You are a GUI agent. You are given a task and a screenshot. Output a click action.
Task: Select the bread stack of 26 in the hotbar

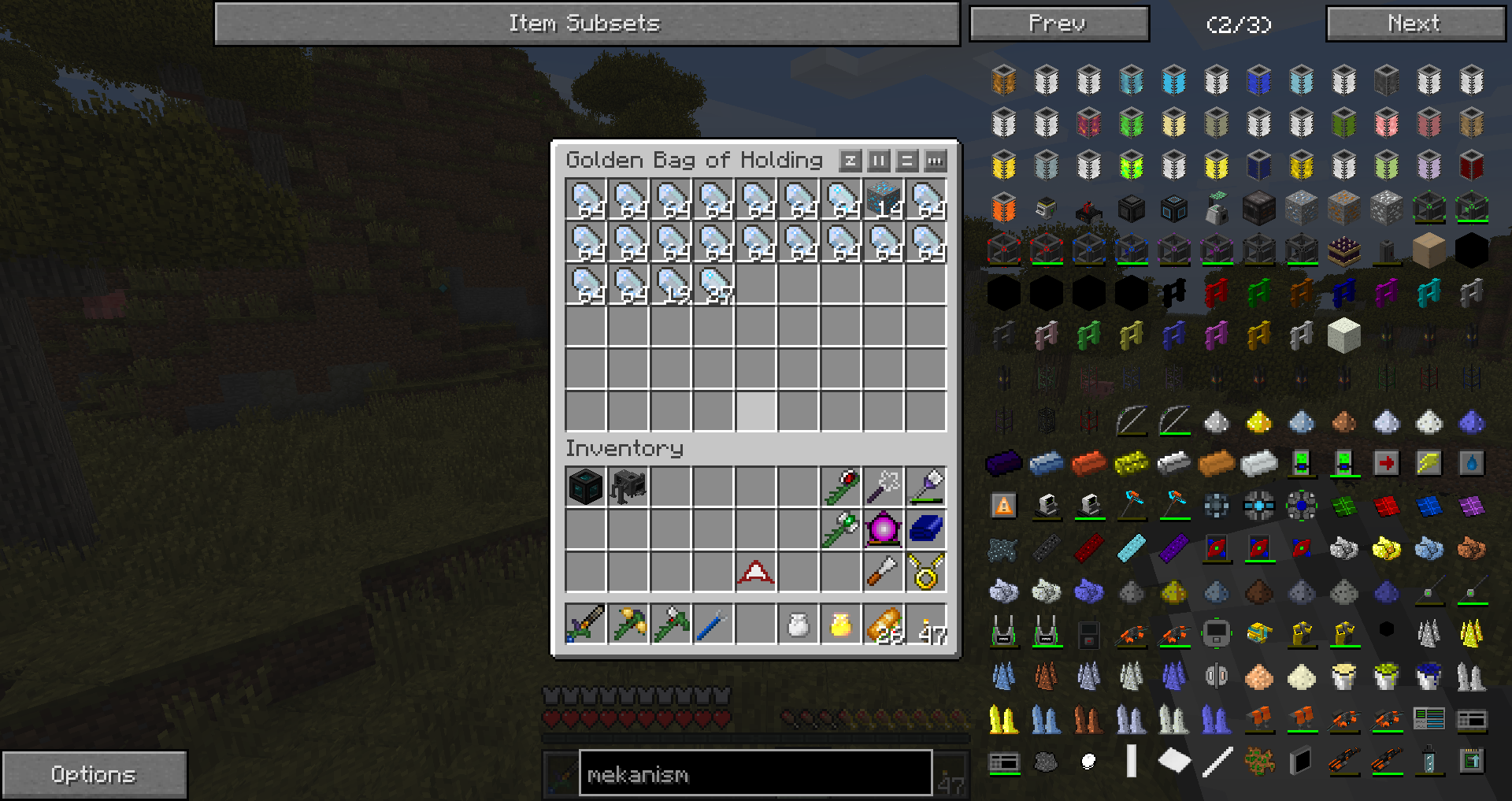coord(884,625)
